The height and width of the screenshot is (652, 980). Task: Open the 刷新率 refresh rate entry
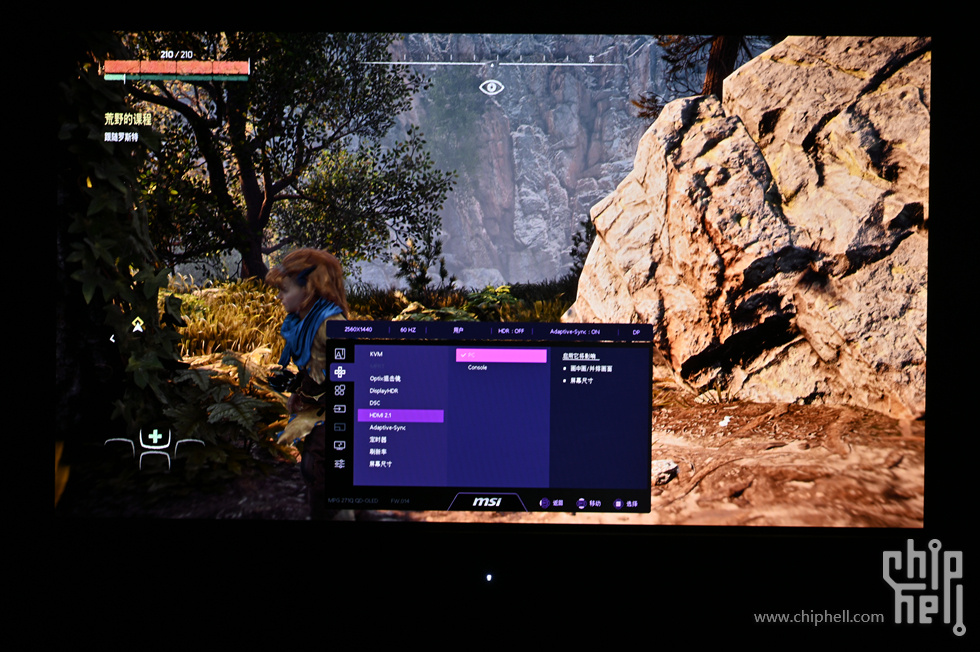[x=378, y=451]
